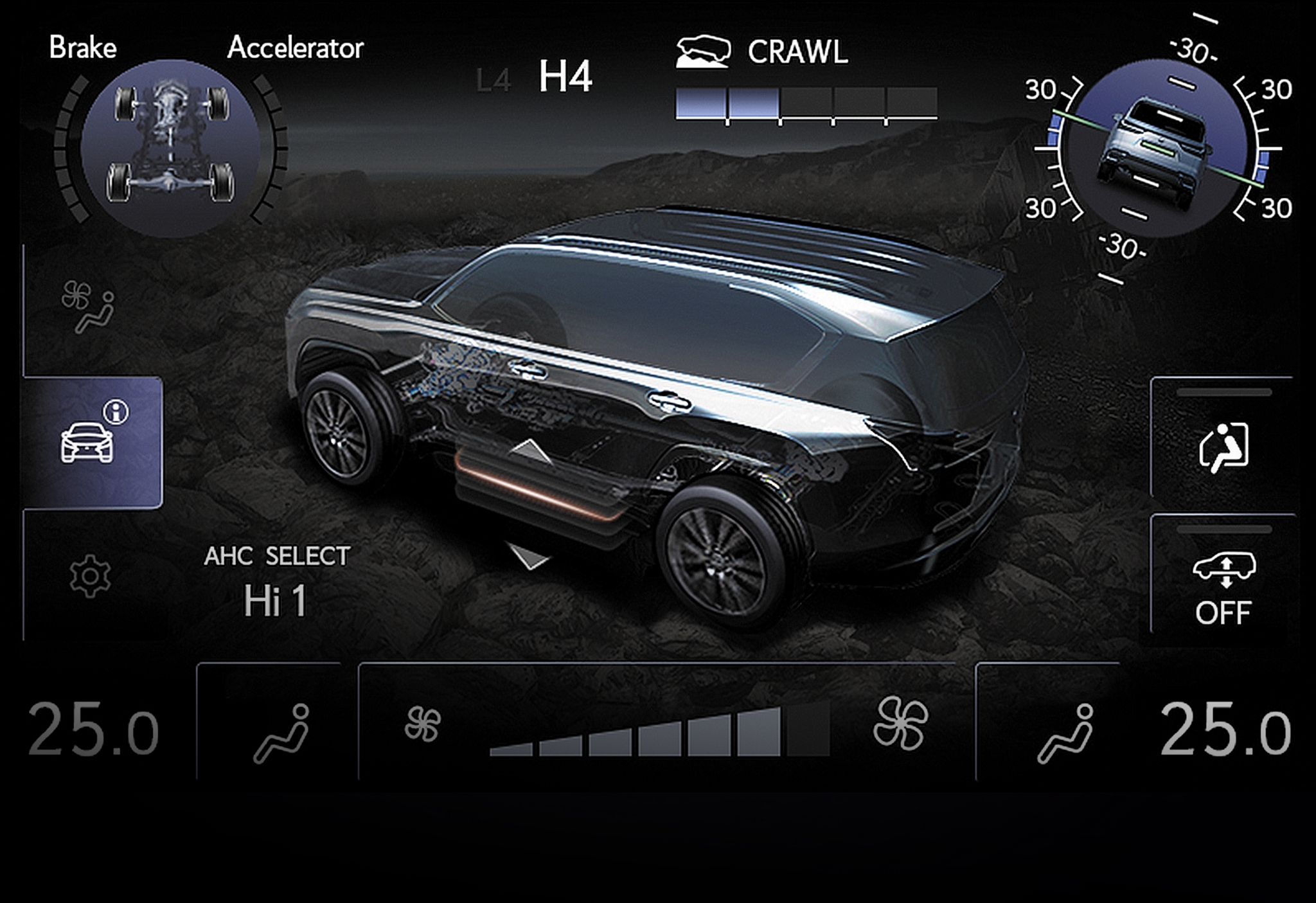
Task: Raise vehicle height with the up arrow
Action: (x=530, y=451)
